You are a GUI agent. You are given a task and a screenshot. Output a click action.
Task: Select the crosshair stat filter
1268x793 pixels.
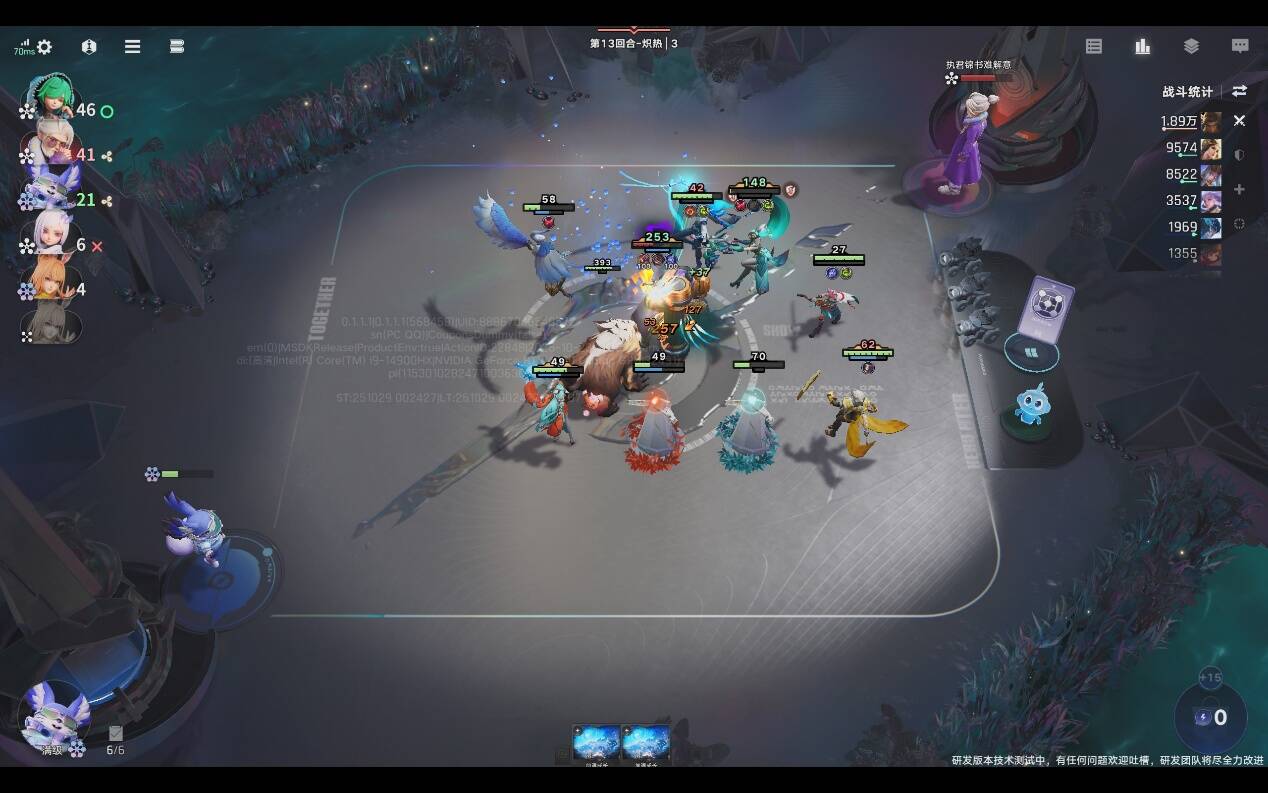click(1240, 224)
